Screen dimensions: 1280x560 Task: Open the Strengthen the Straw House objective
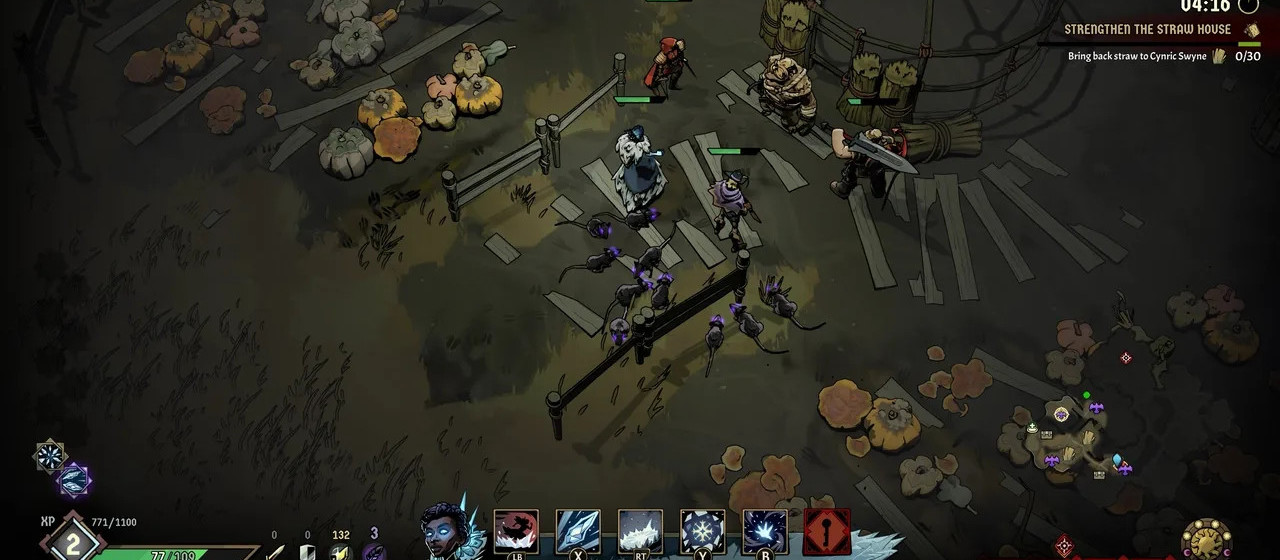click(x=1145, y=30)
